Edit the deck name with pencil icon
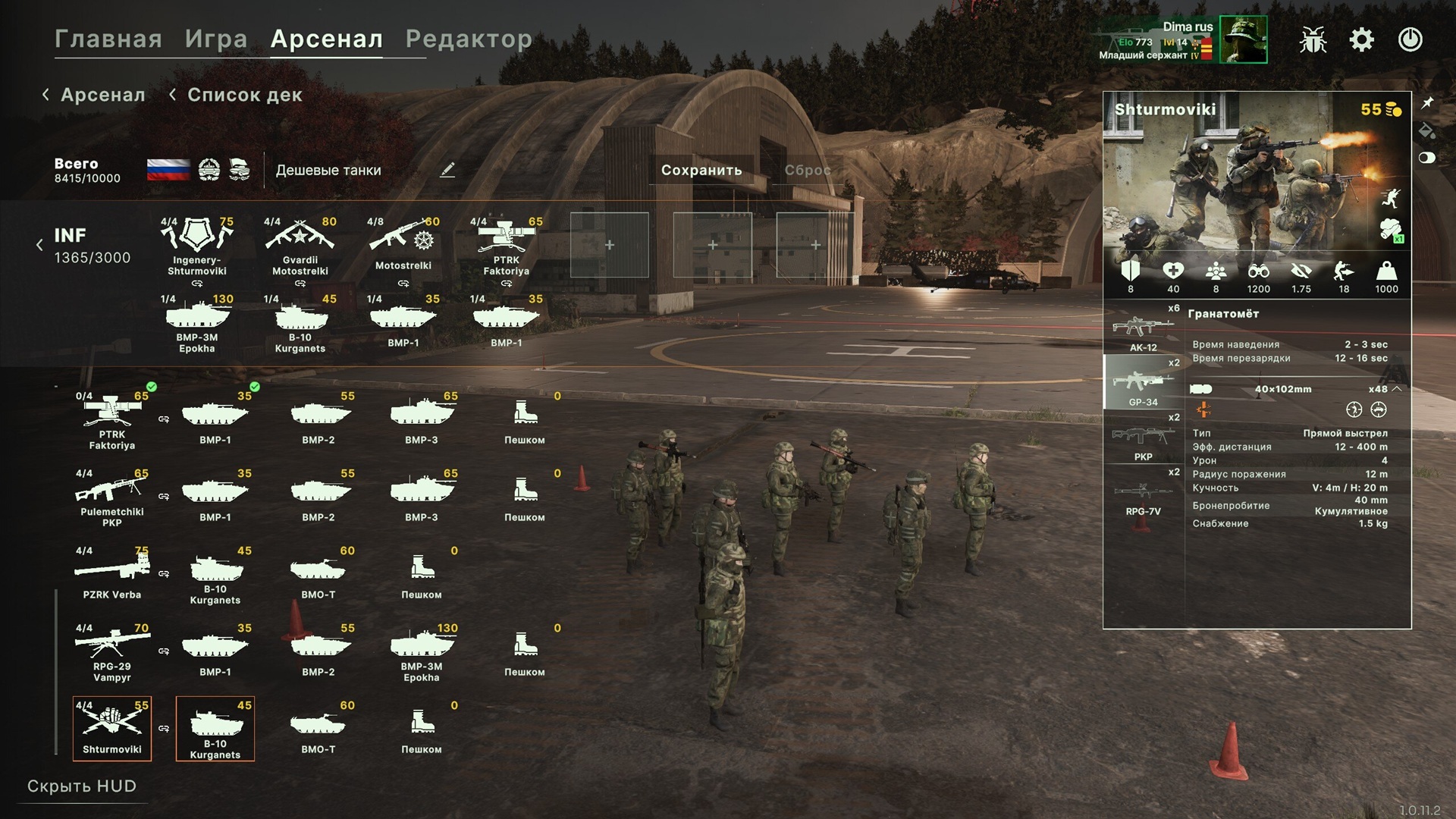 tap(447, 170)
